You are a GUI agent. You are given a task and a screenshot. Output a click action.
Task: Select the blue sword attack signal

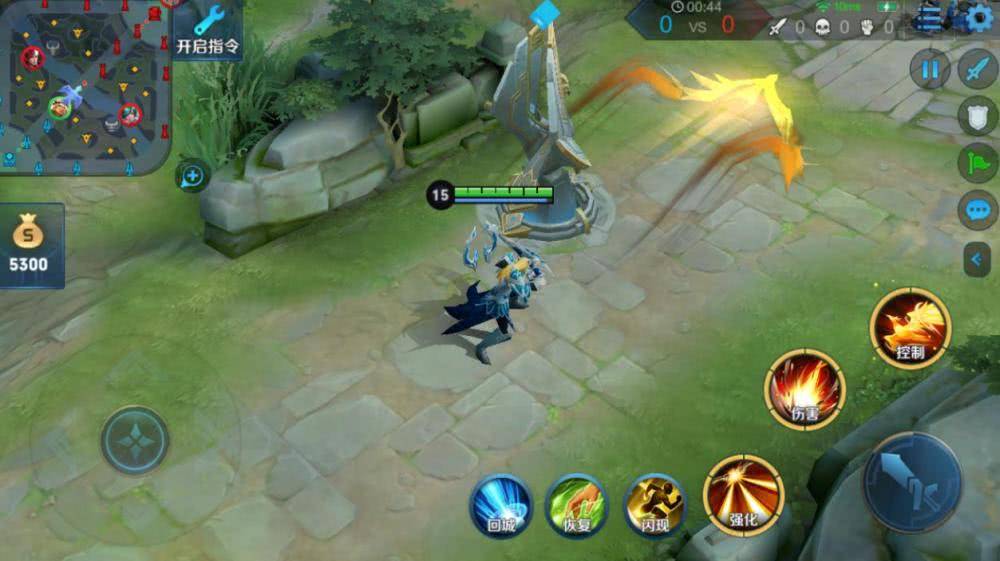pyautogui.click(x=978, y=69)
